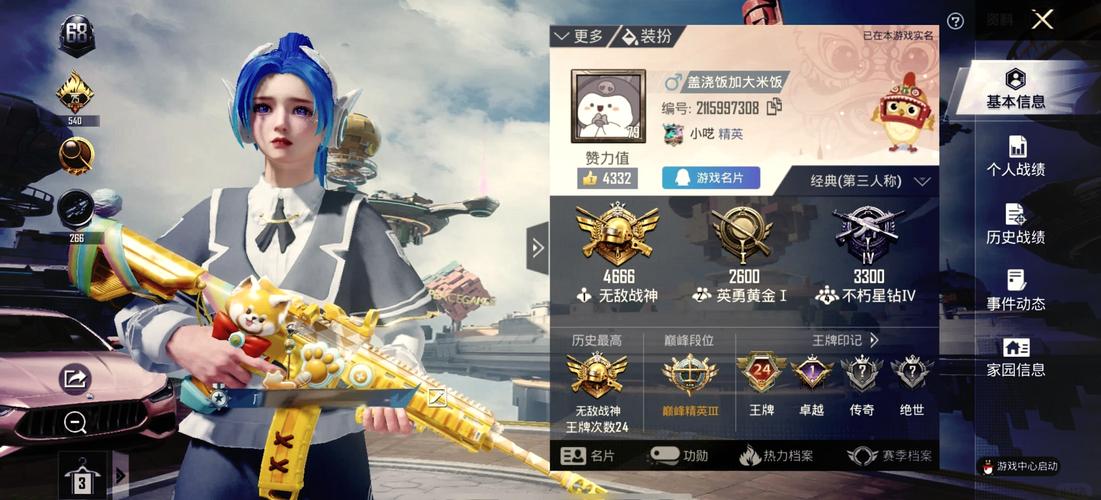Click the player avatar portrait
The width and height of the screenshot is (1101, 500).
(x=606, y=106)
